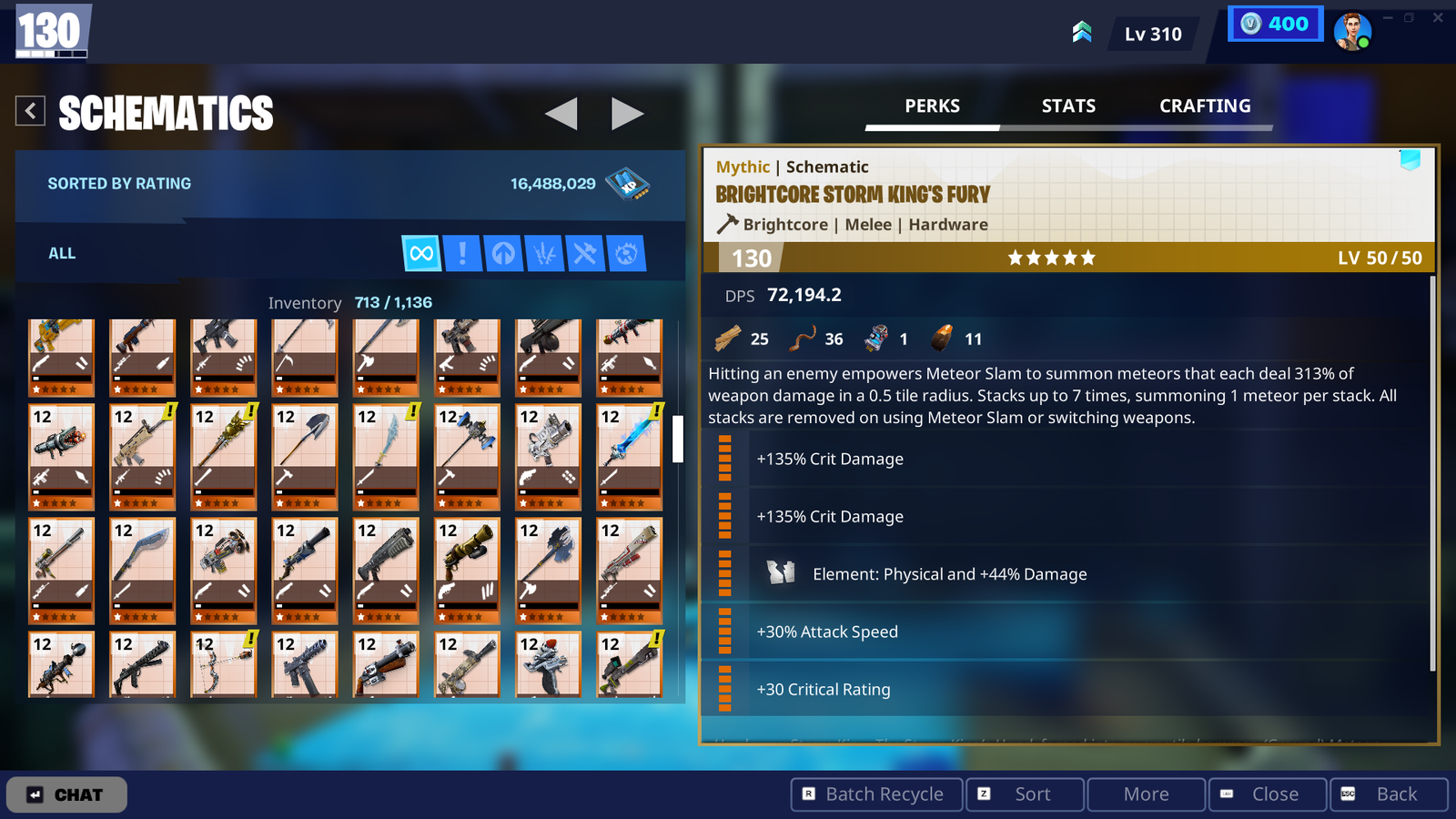Viewport: 1456px width, 819px height.
Task: Select the trap filter icon
Action: pyautogui.click(x=626, y=253)
